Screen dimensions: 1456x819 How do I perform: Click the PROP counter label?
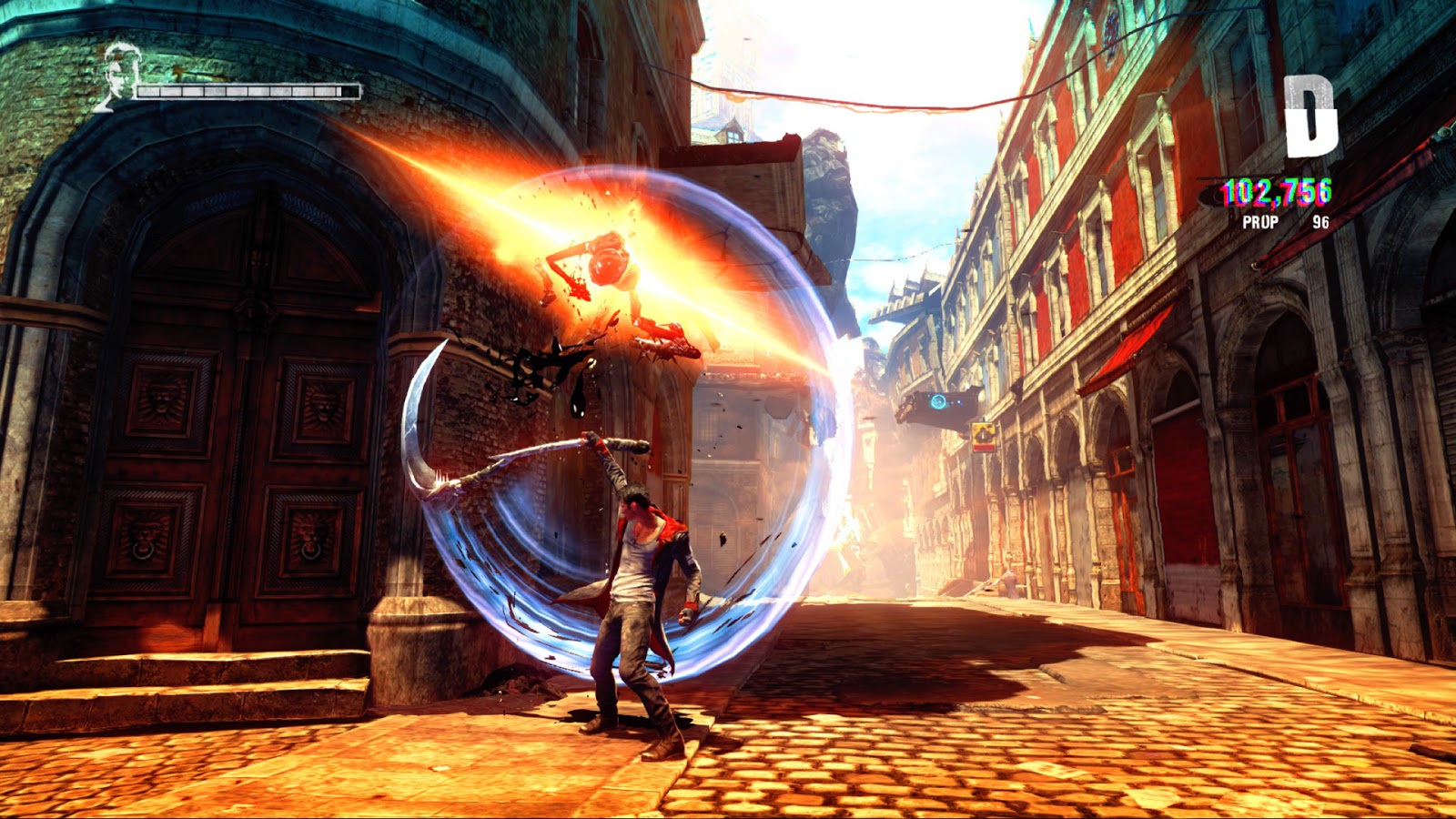click(x=1259, y=221)
